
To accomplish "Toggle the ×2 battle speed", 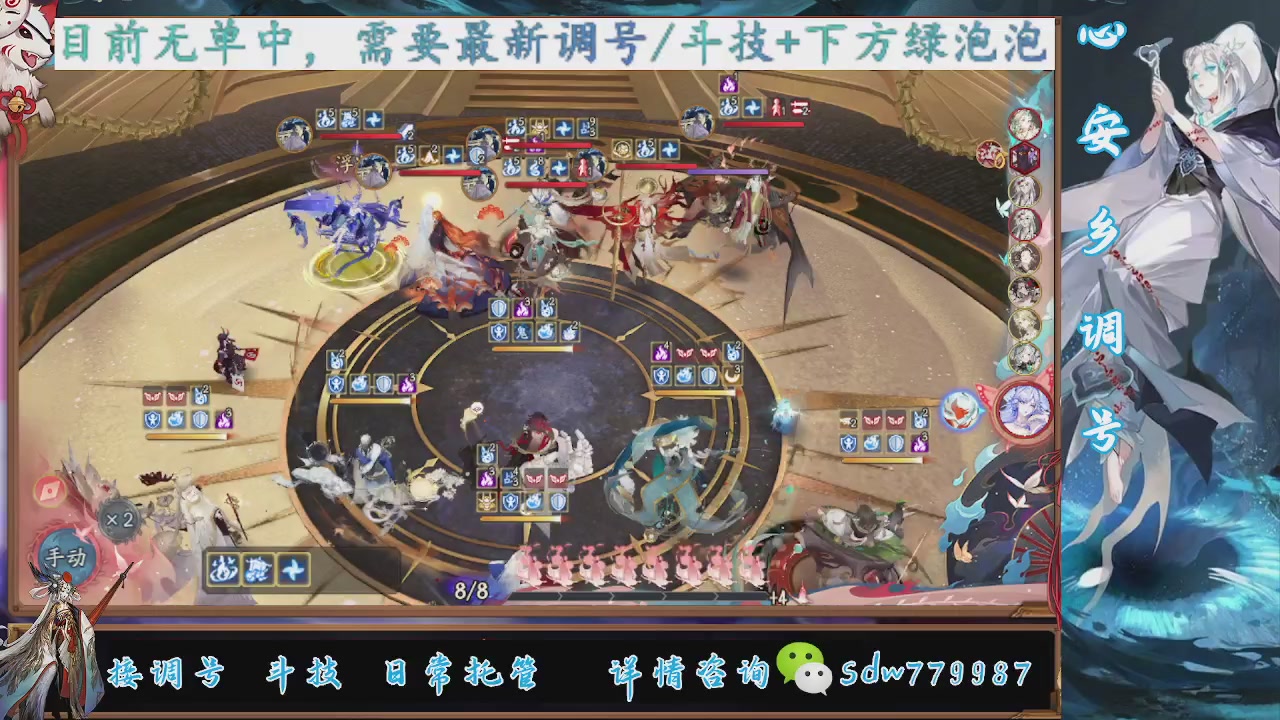I will click(119, 519).
